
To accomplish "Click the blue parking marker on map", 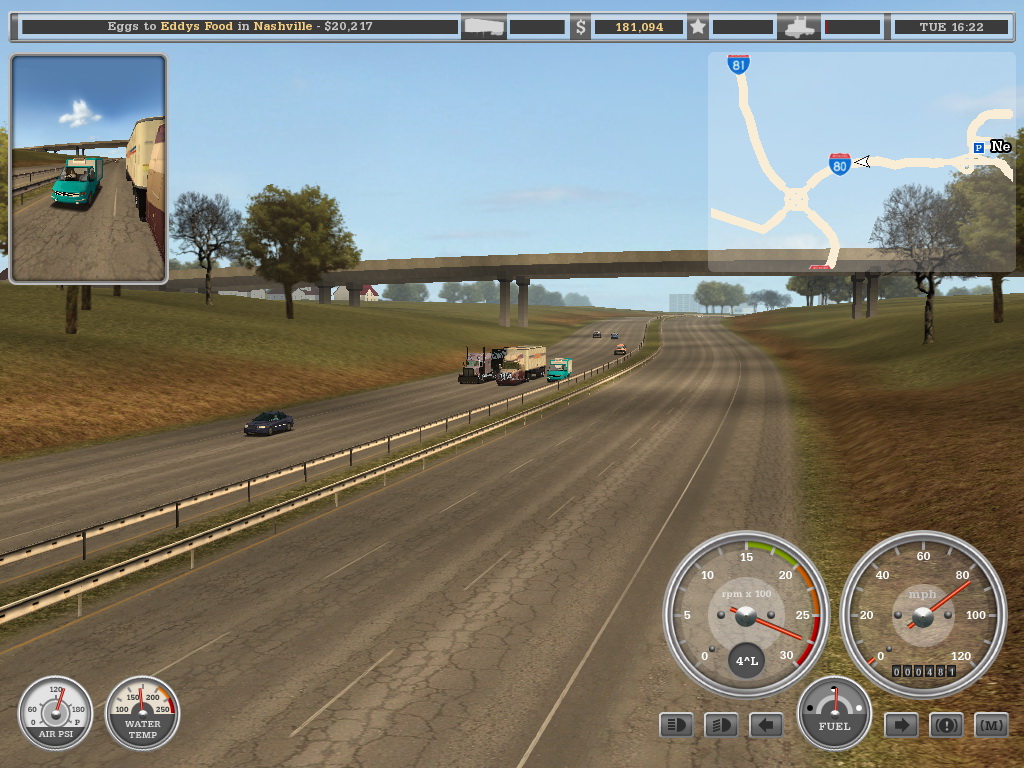I will tap(978, 148).
